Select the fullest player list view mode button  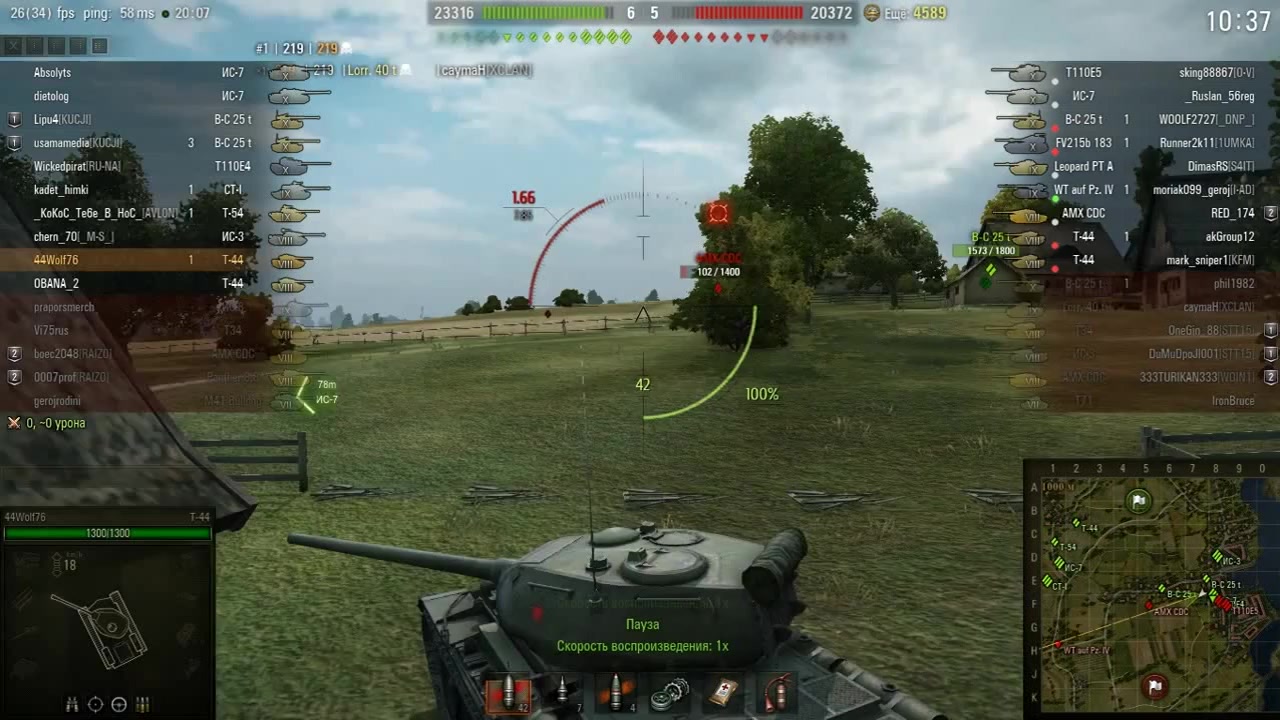click(x=100, y=46)
